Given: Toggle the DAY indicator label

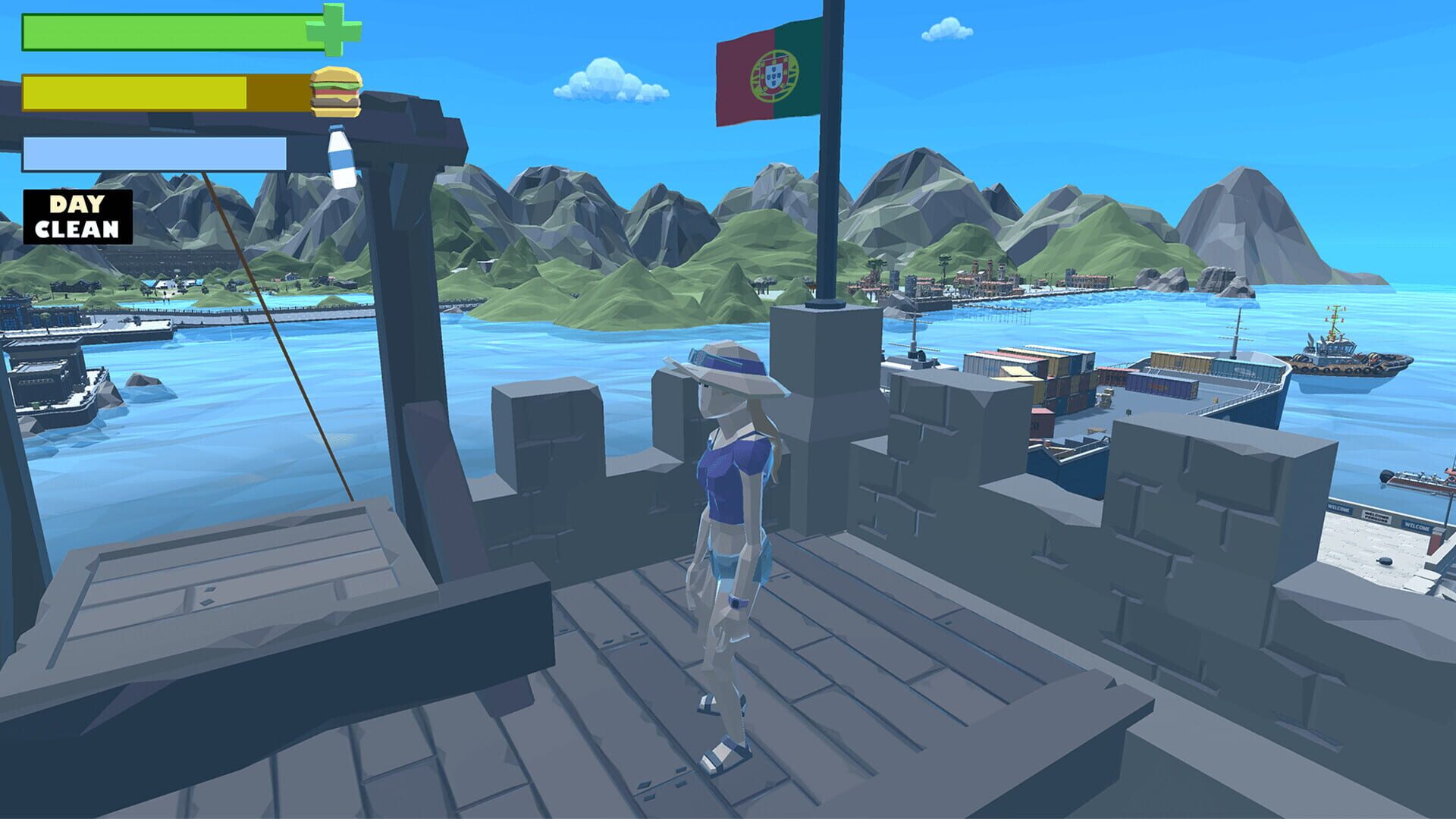Looking at the screenshot, I should click(76, 203).
